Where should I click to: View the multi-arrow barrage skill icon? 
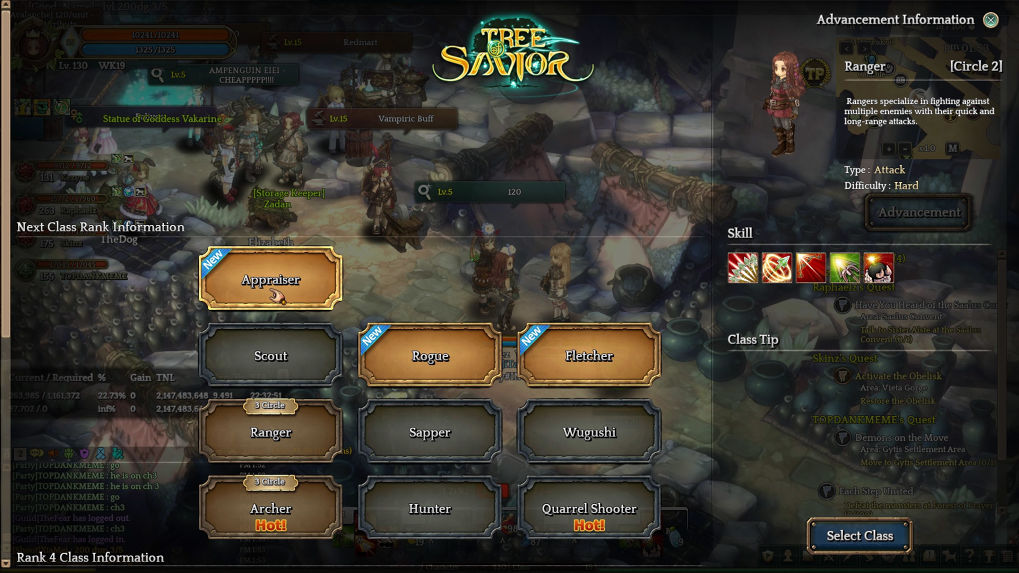pyautogui.click(x=743, y=268)
